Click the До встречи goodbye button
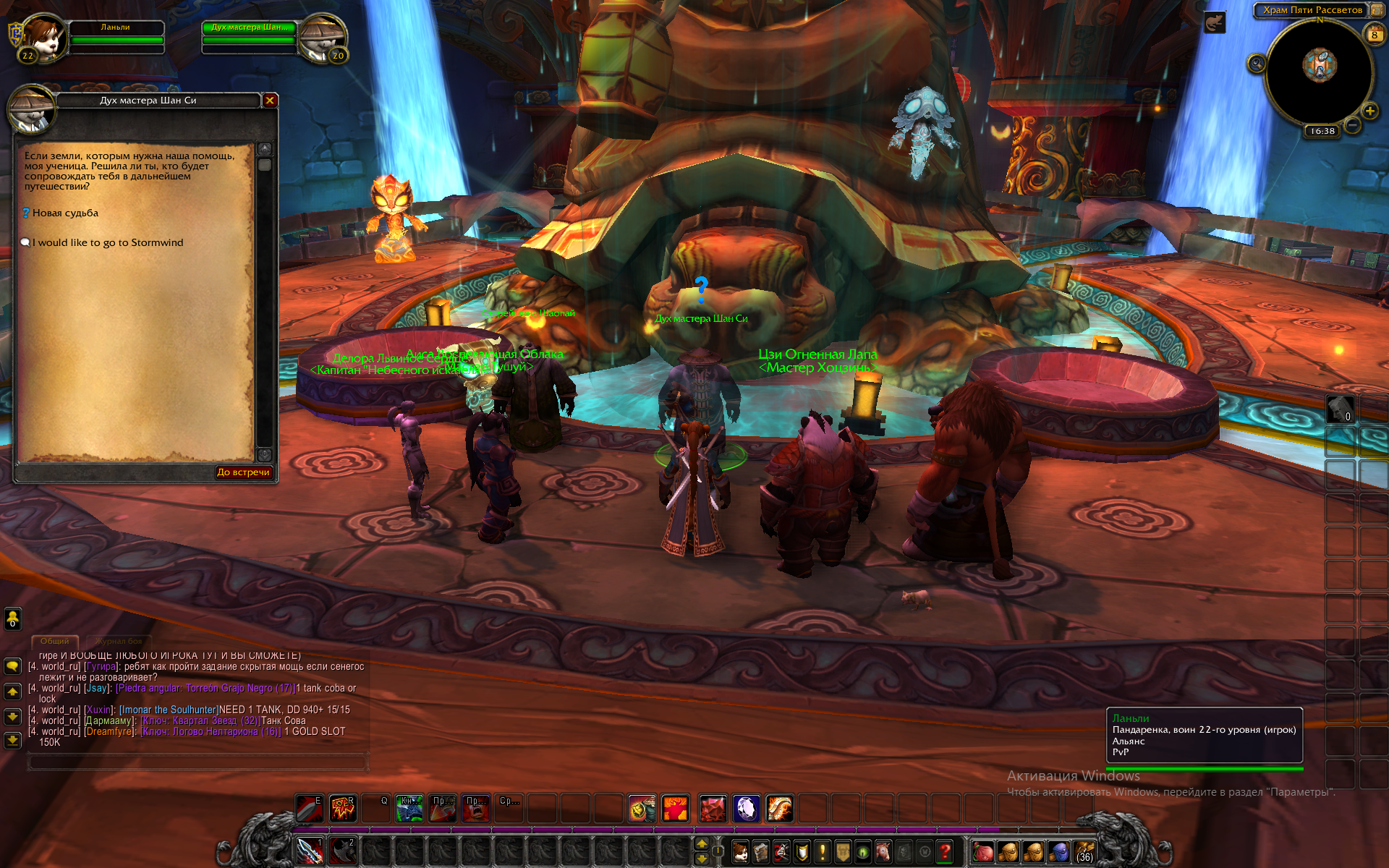This screenshot has height=868, width=1389. coord(243,472)
